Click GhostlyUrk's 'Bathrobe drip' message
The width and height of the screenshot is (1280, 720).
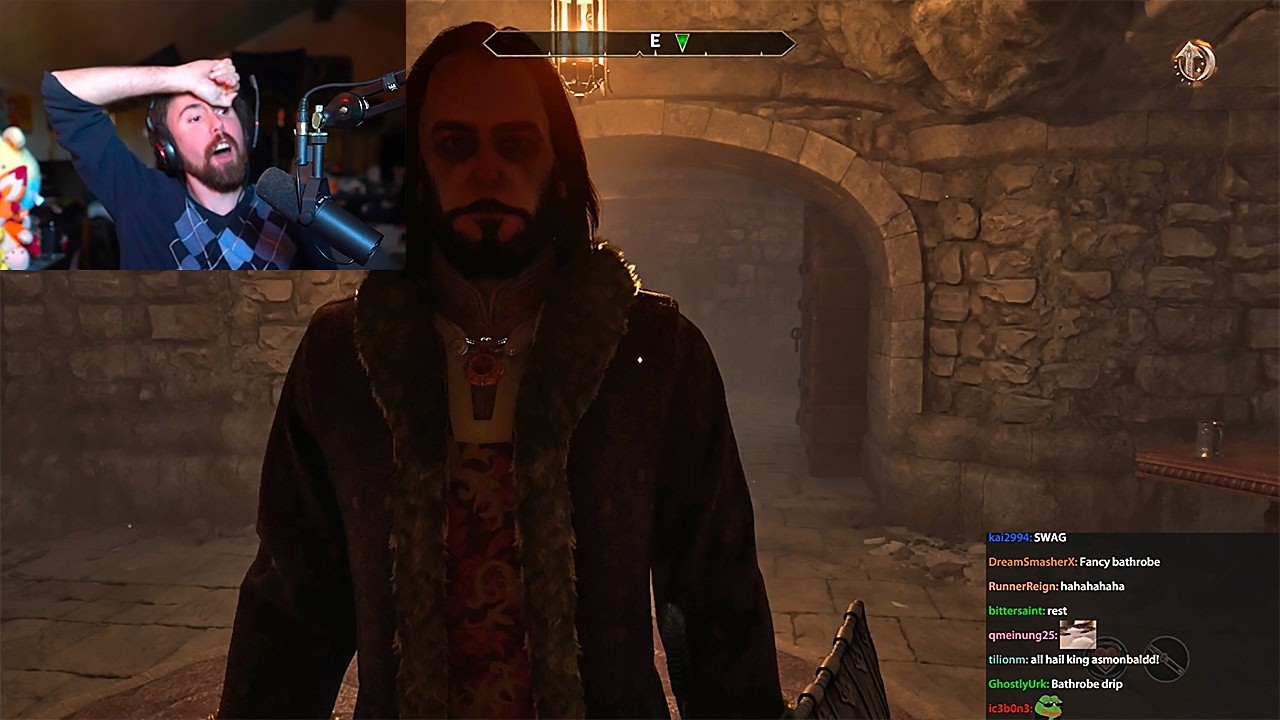pyautogui.click(x=1055, y=684)
